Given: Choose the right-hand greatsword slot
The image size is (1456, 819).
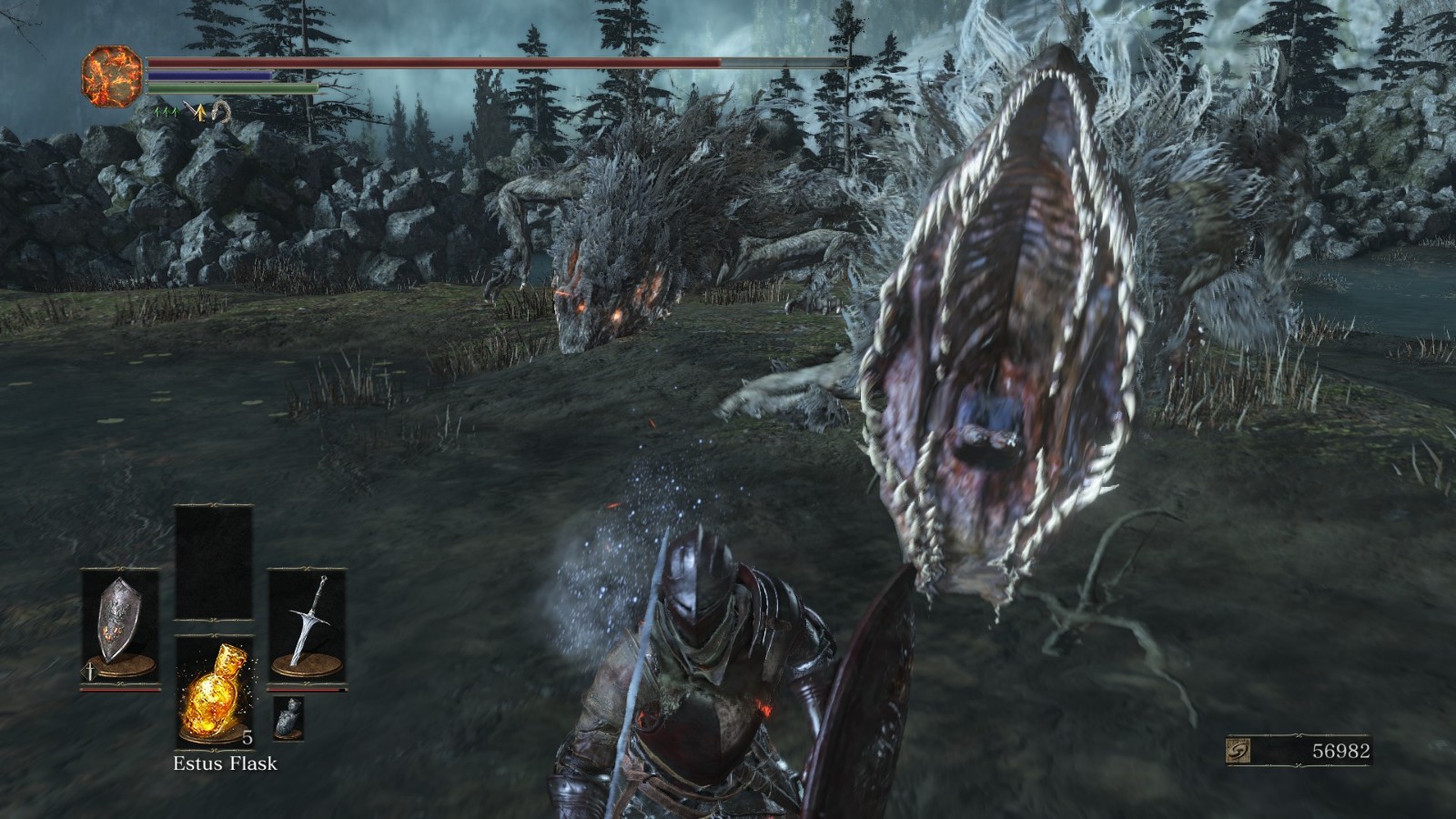Looking at the screenshot, I should point(307,624).
